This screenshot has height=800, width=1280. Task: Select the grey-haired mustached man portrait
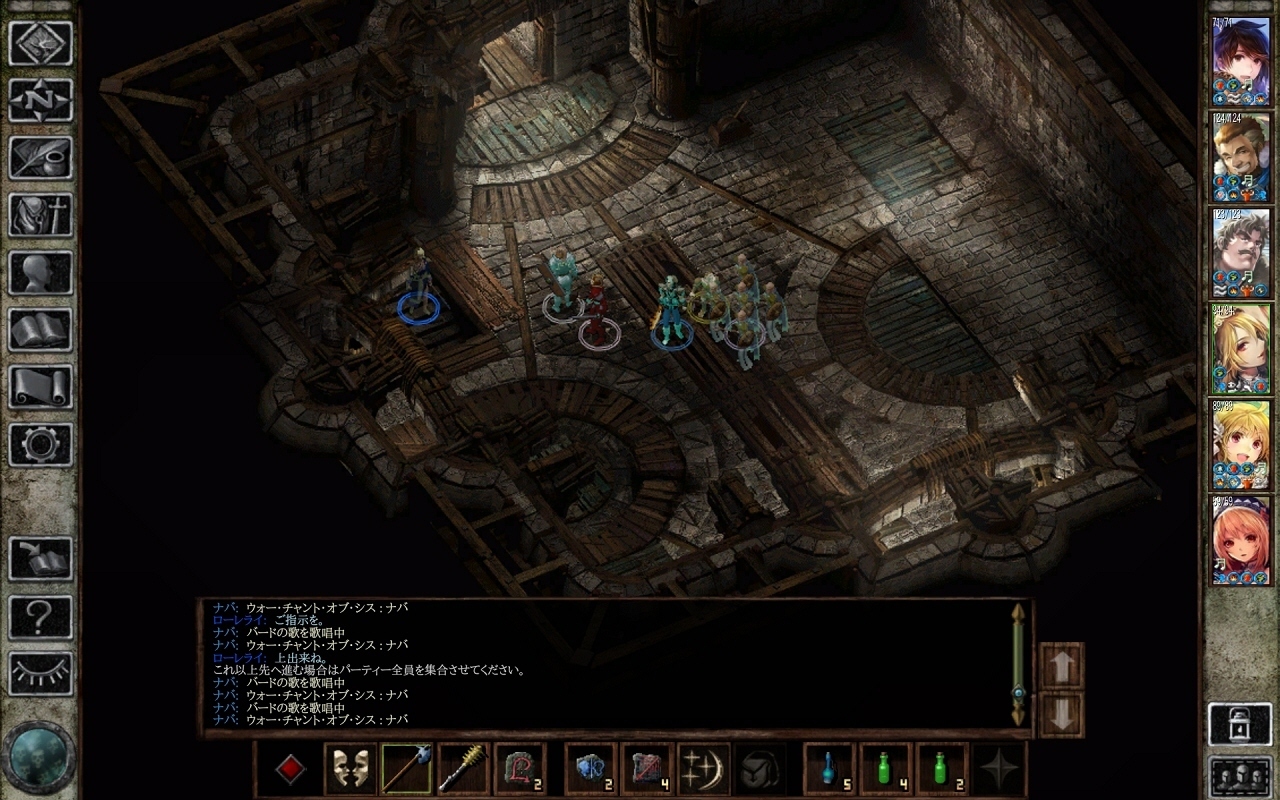pyautogui.click(x=1240, y=252)
